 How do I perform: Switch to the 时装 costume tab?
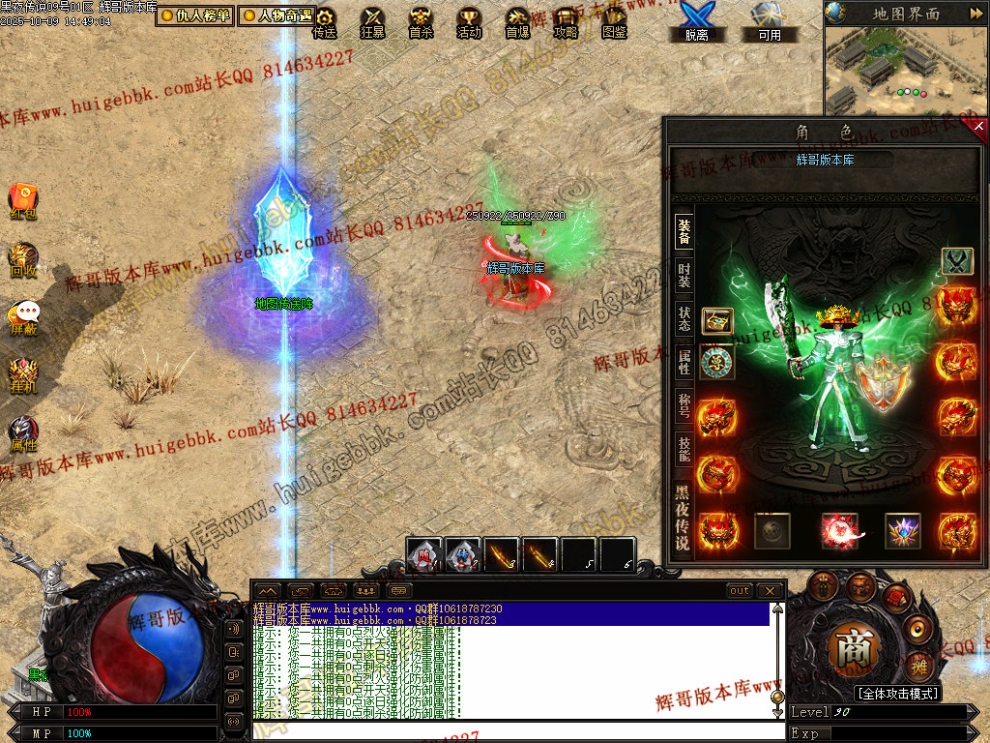[684, 277]
